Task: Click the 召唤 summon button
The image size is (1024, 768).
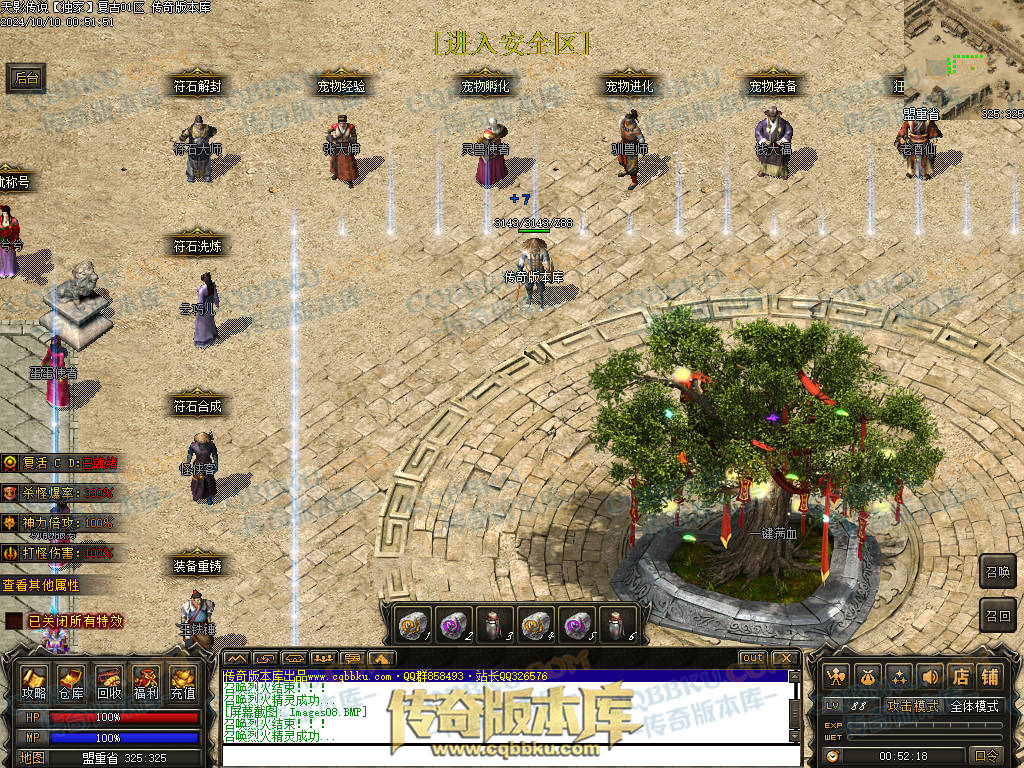Action: [998, 572]
